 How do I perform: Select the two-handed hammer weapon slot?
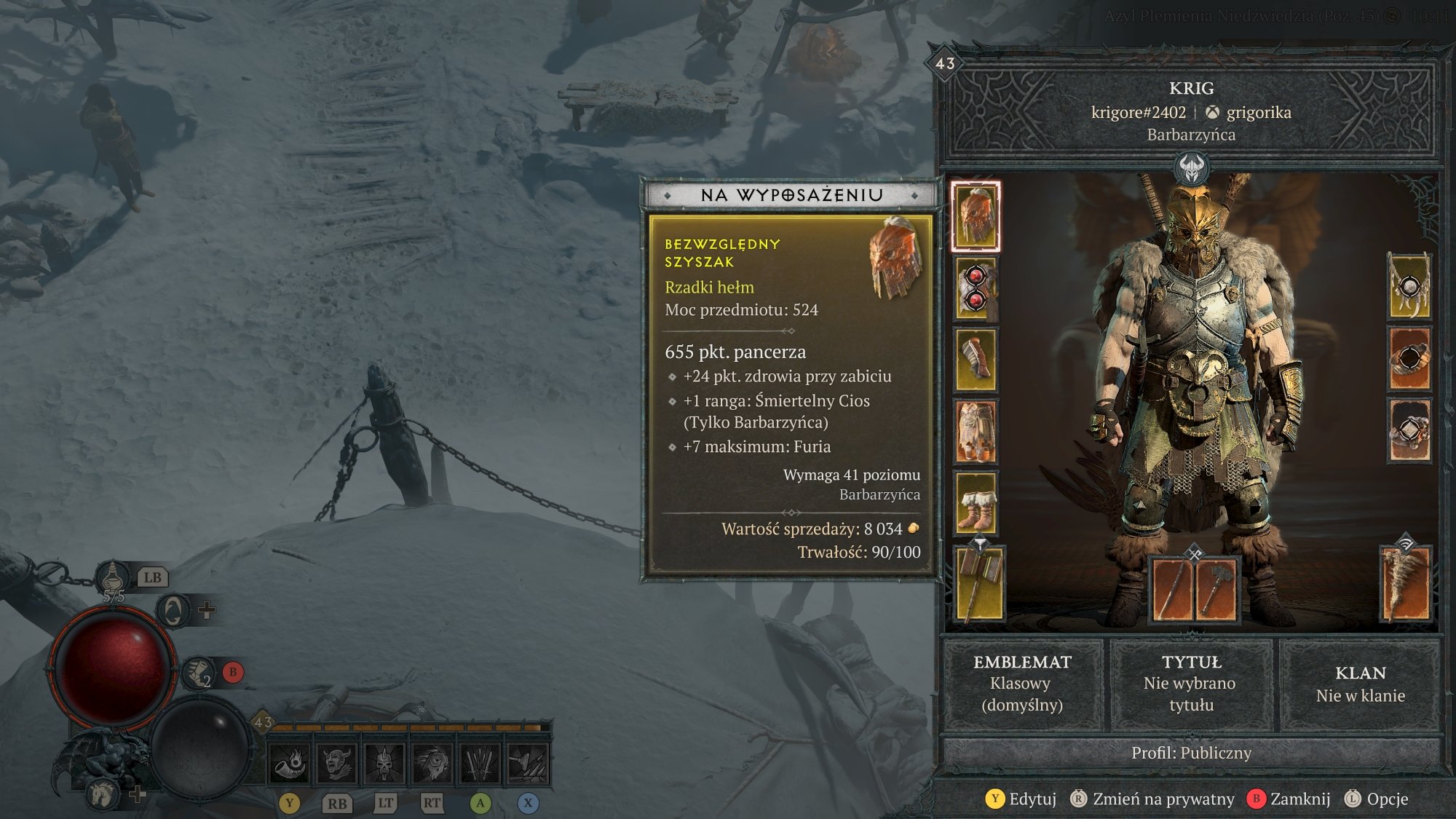978,583
